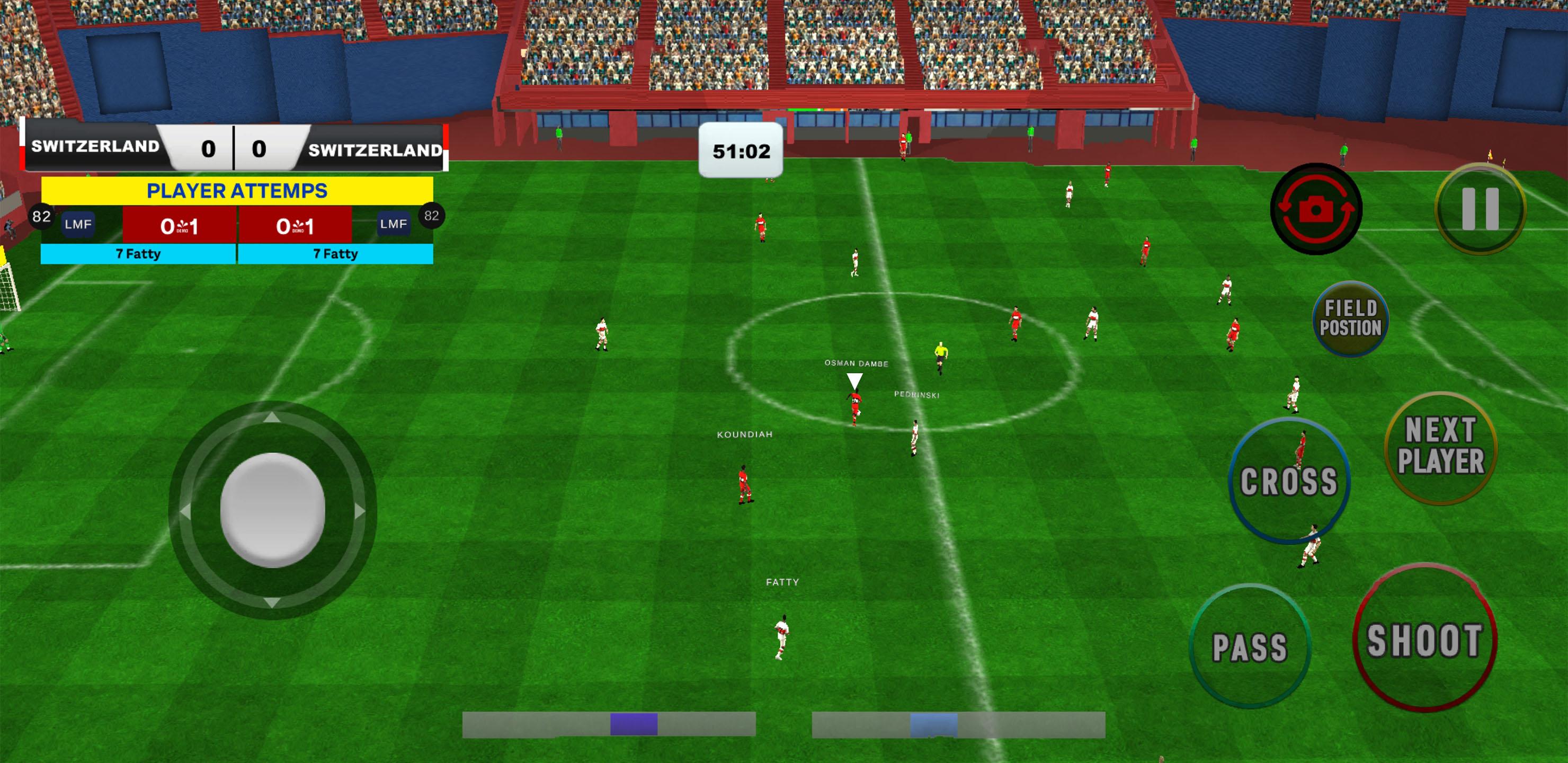Hit the CROSS button
The image size is (1568, 763).
coord(1289,481)
